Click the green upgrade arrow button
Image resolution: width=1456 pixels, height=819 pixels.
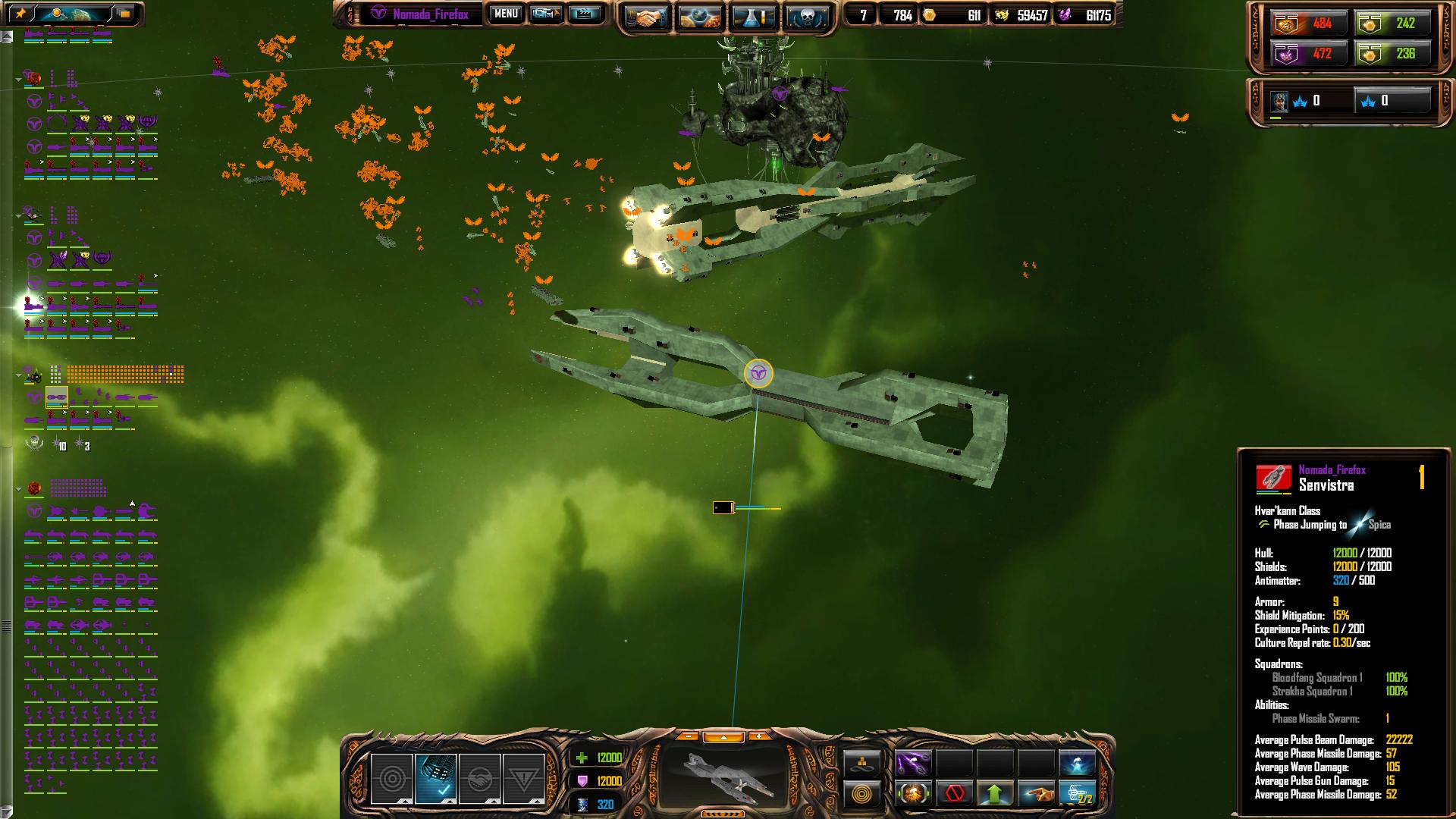pos(995,794)
